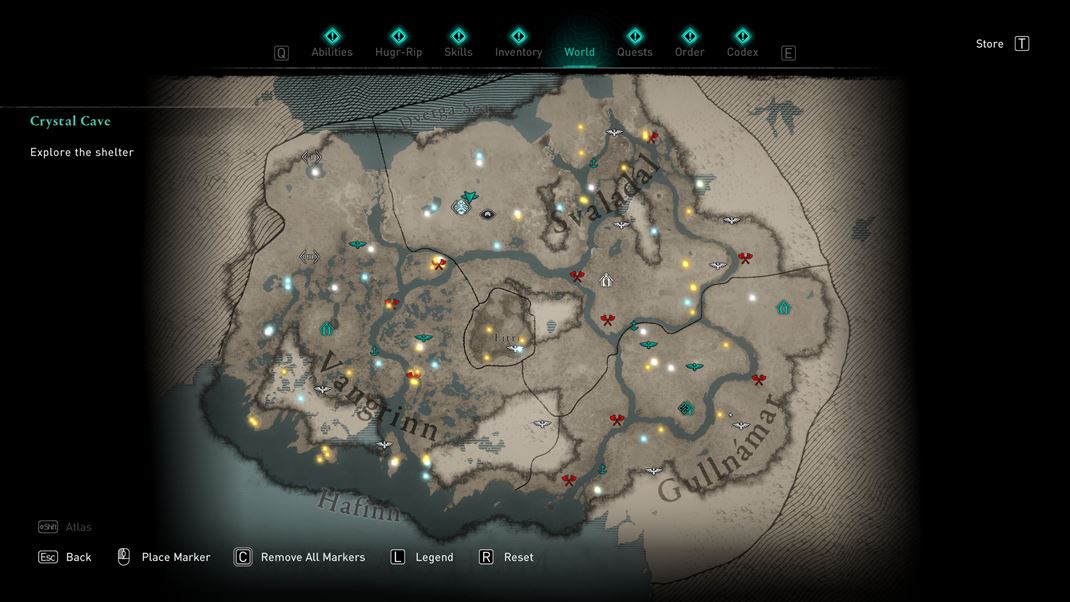Click the eye marker on the map

[x=488, y=214]
